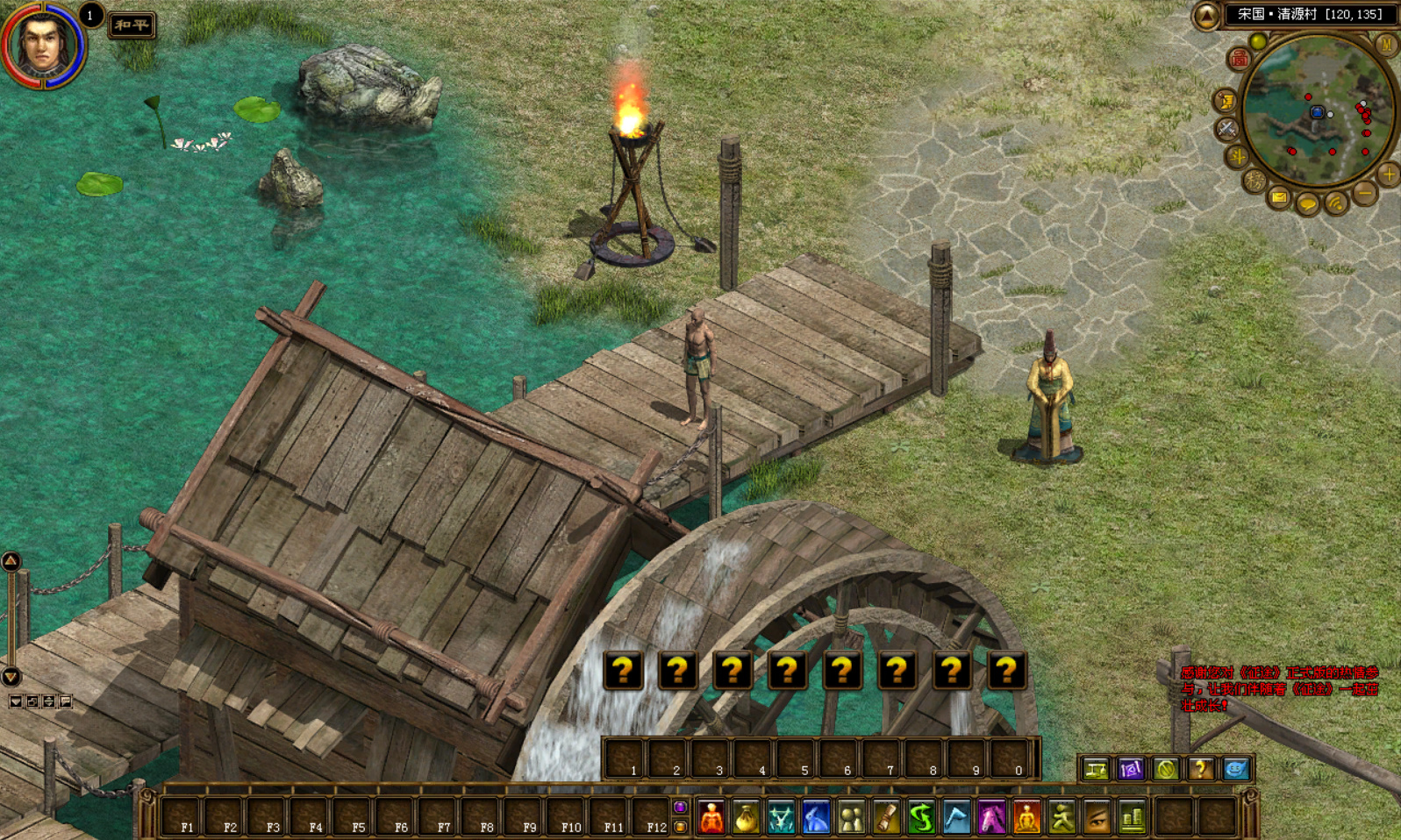Viewport: 1401px width, 840px height.
Task: Open the help question mark button
Action: point(1200,770)
